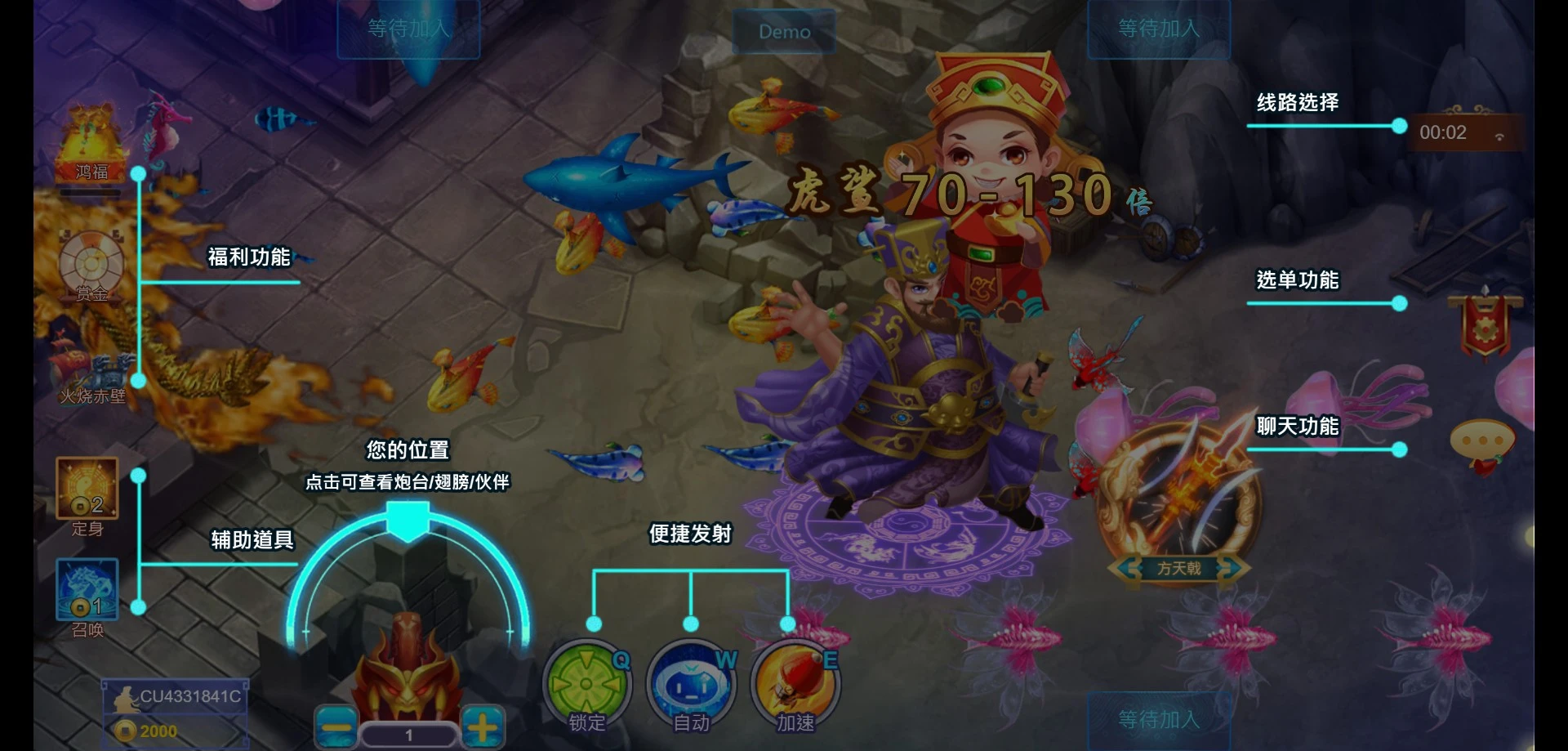1568x751 pixels.
Task: Use the 召唤 summon skill icon
Action: 86,590
